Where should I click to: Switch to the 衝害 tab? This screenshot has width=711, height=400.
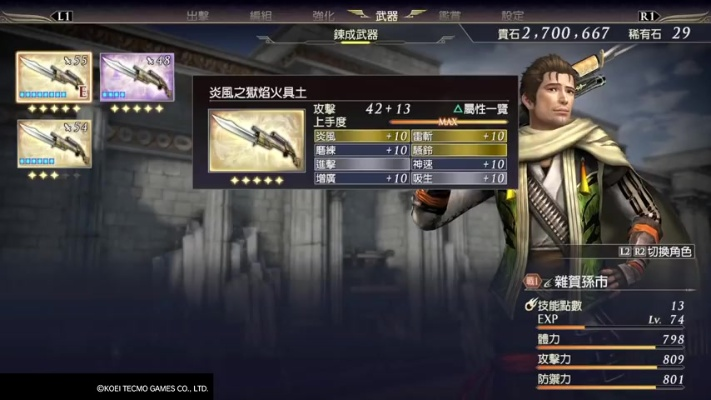click(450, 16)
